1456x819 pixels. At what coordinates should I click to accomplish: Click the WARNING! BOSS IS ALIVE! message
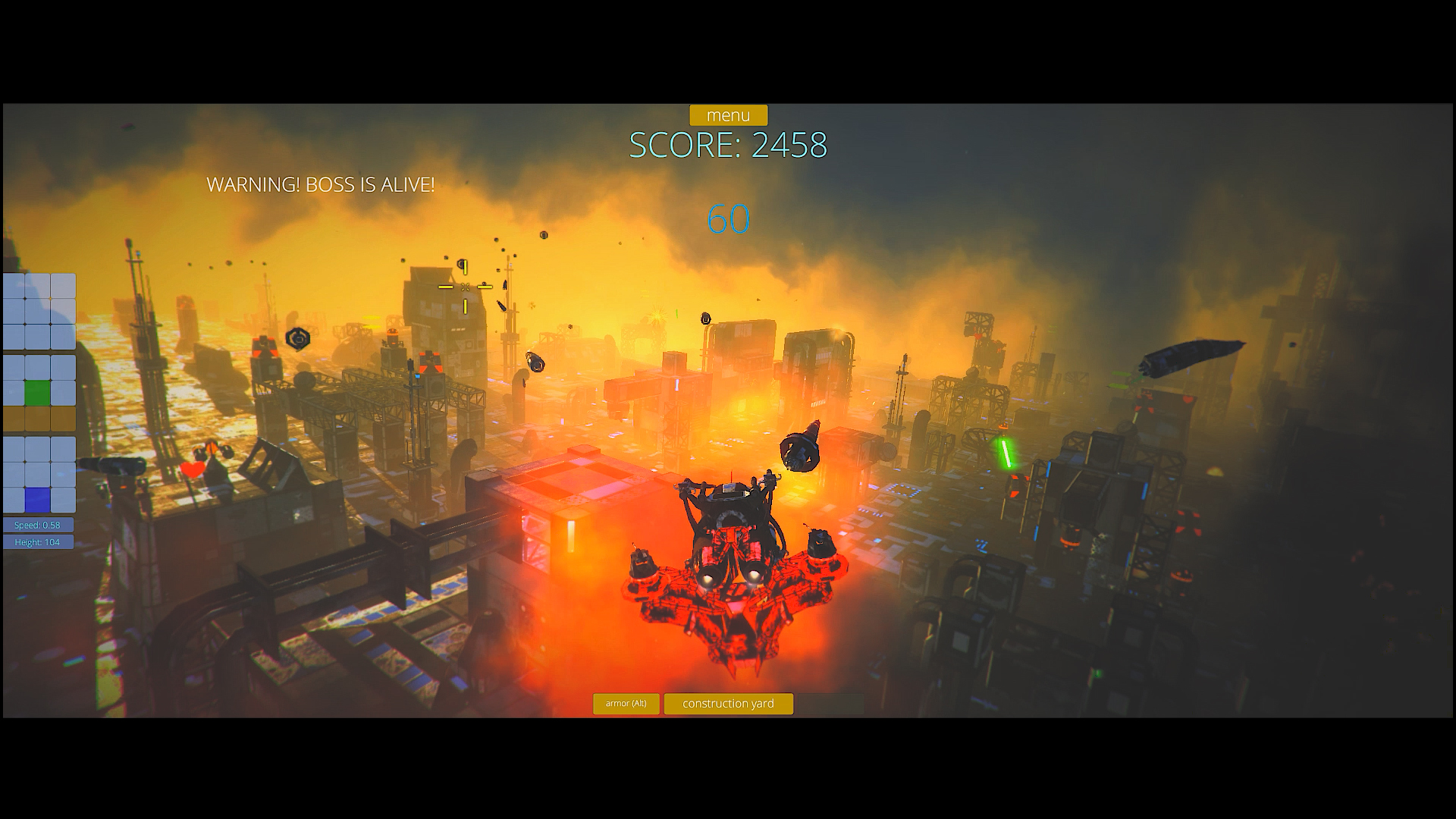pos(322,184)
